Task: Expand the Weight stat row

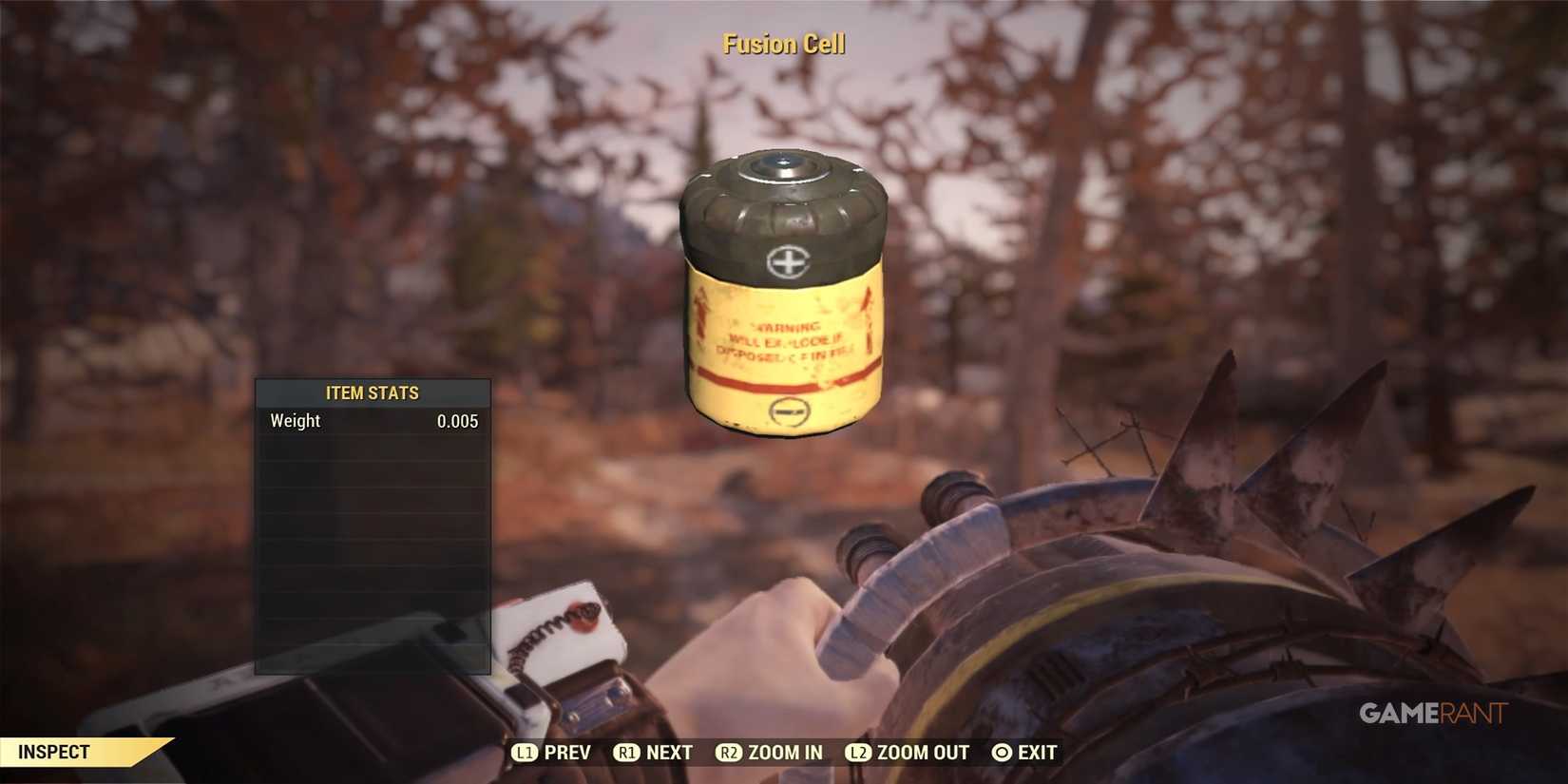Action: [373, 420]
